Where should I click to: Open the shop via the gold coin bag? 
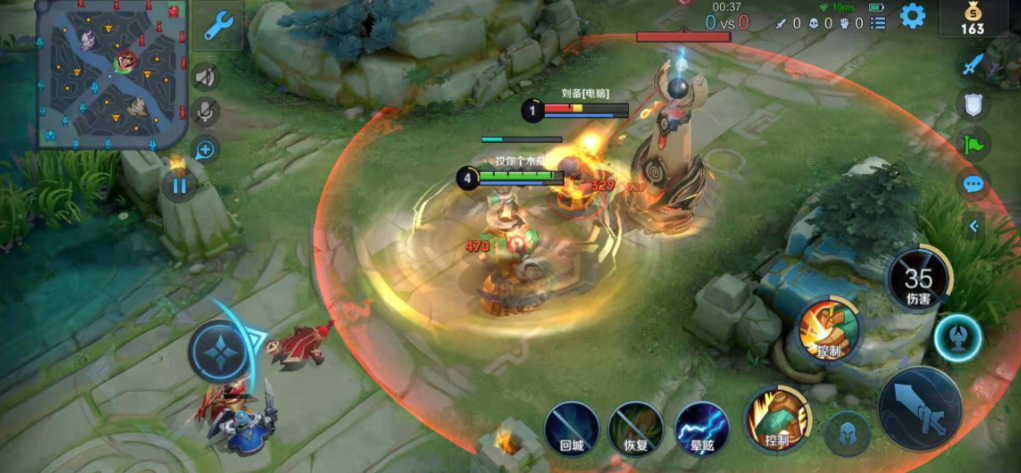click(x=973, y=19)
